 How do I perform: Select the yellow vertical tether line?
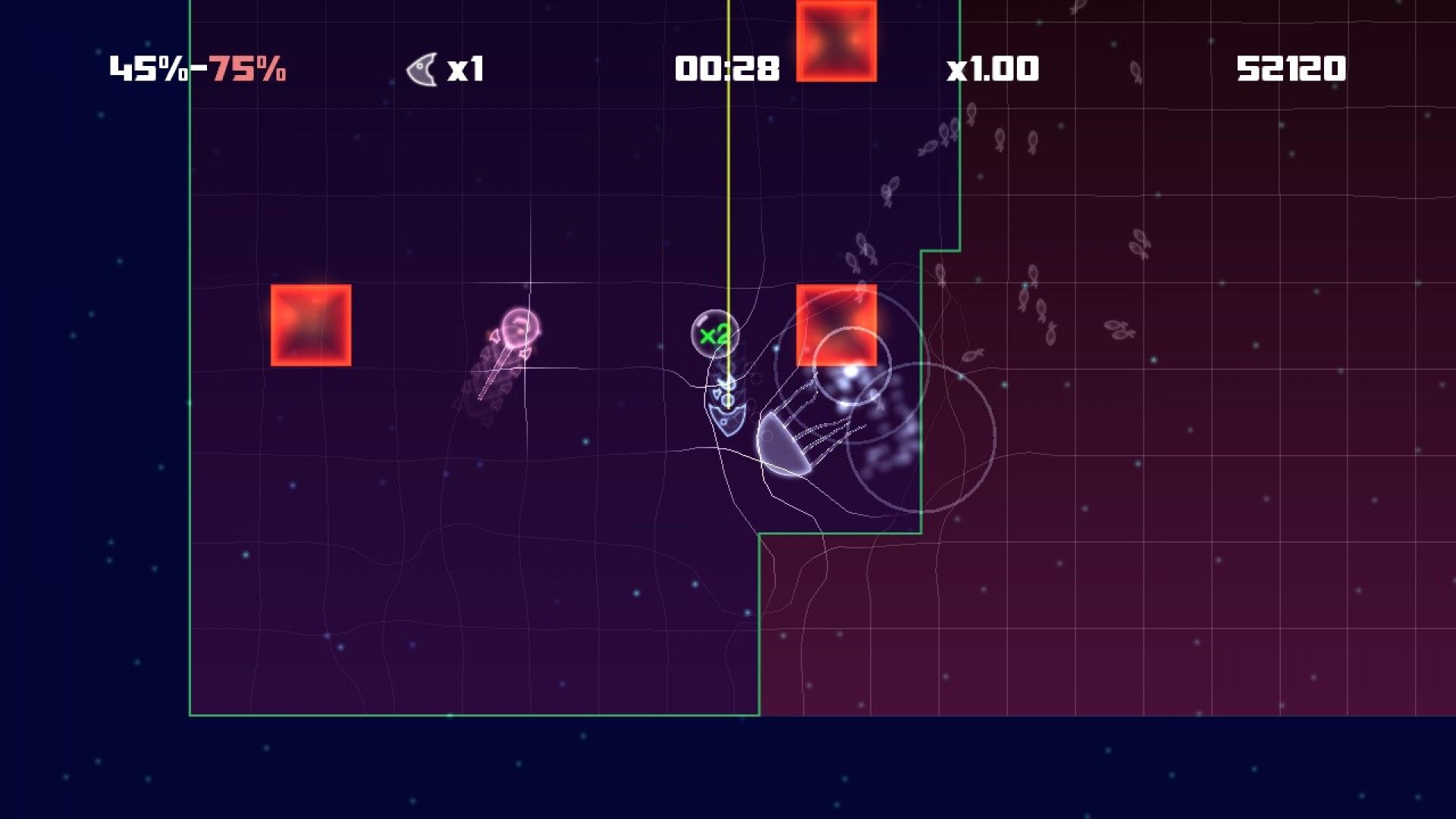pos(726,190)
